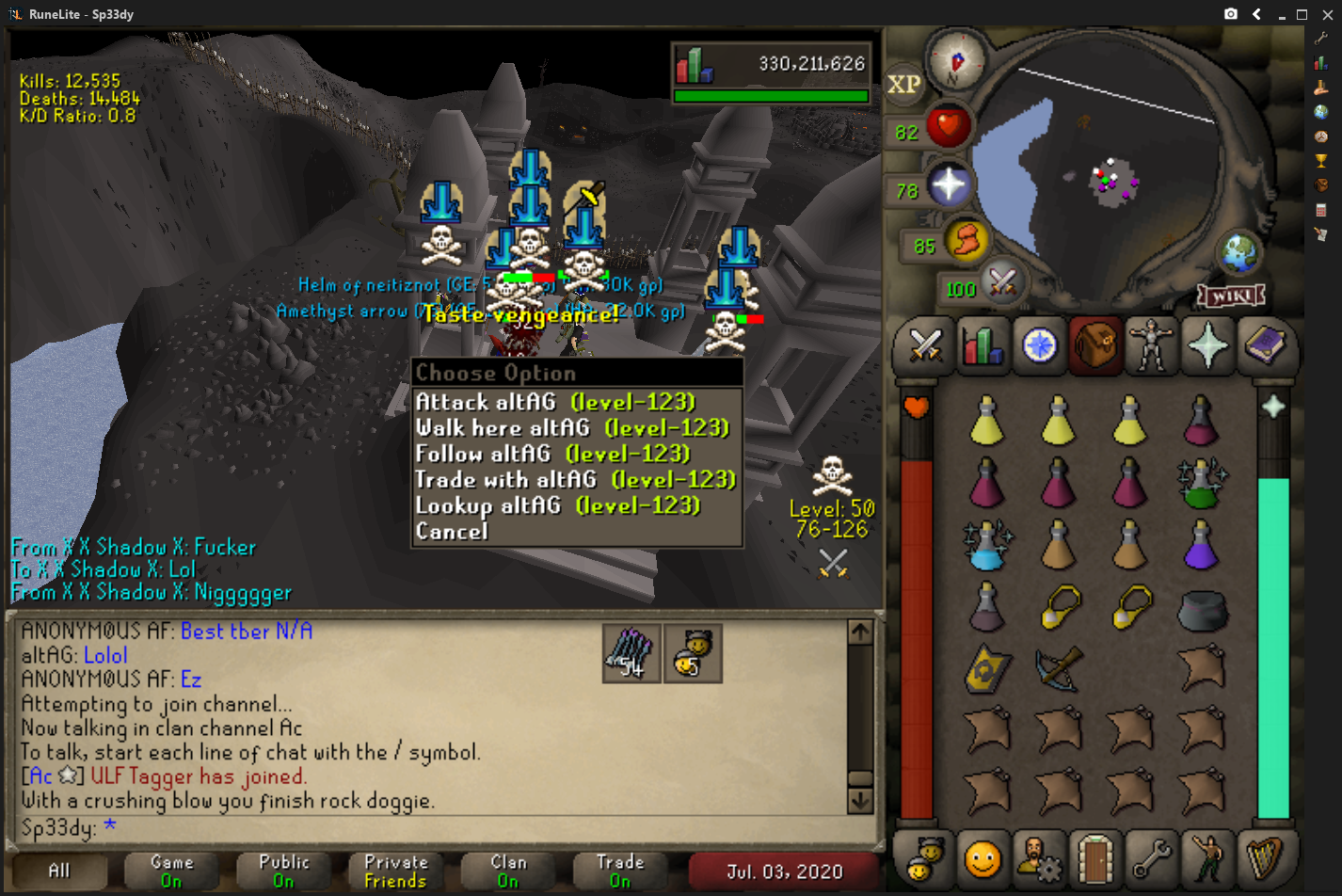The height and width of the screenshot is (896, 1342).
Task: Select the Public chat filter tab
Action: (283, 871)
